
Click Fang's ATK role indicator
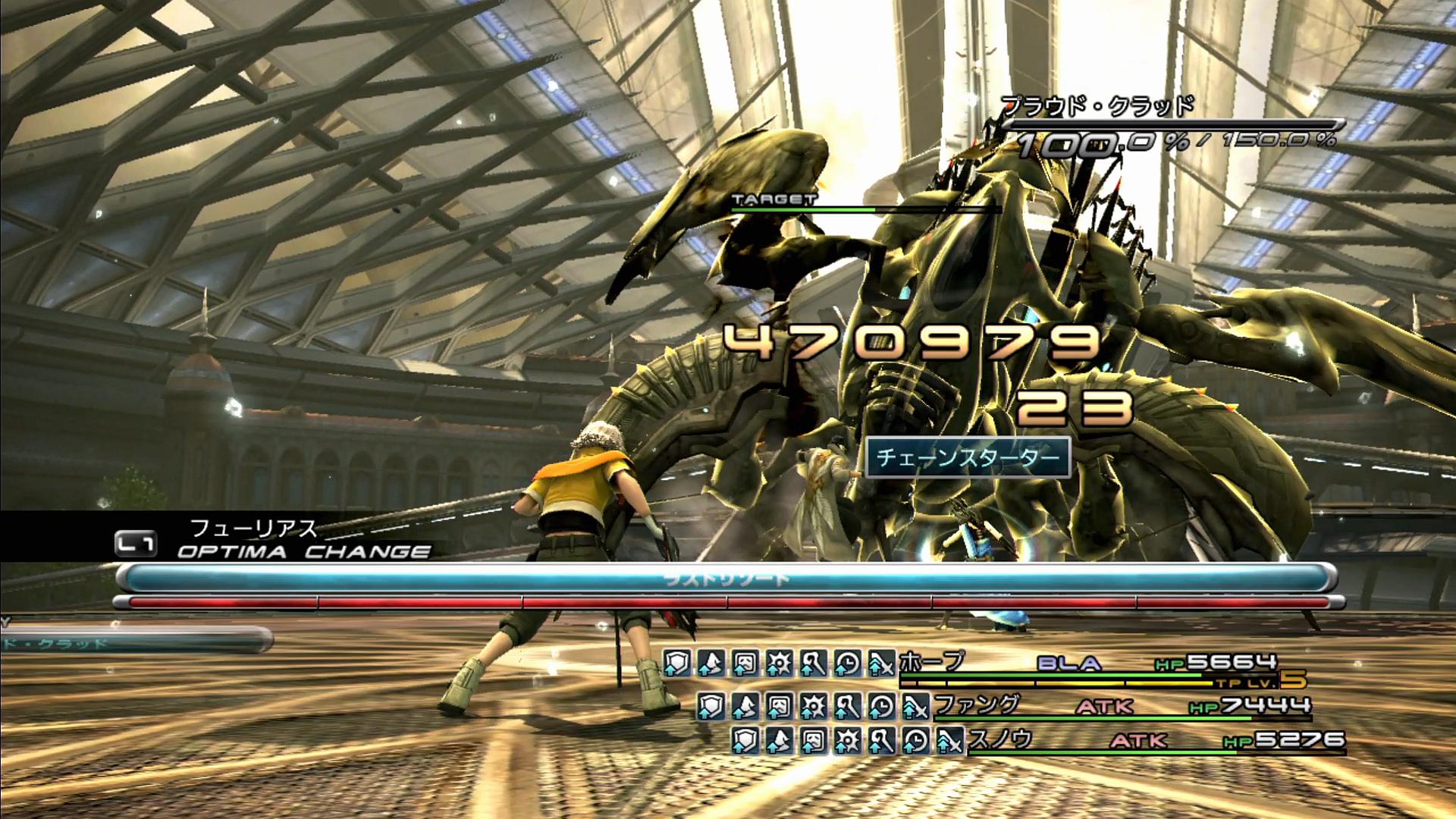[x=1104, y=707]
